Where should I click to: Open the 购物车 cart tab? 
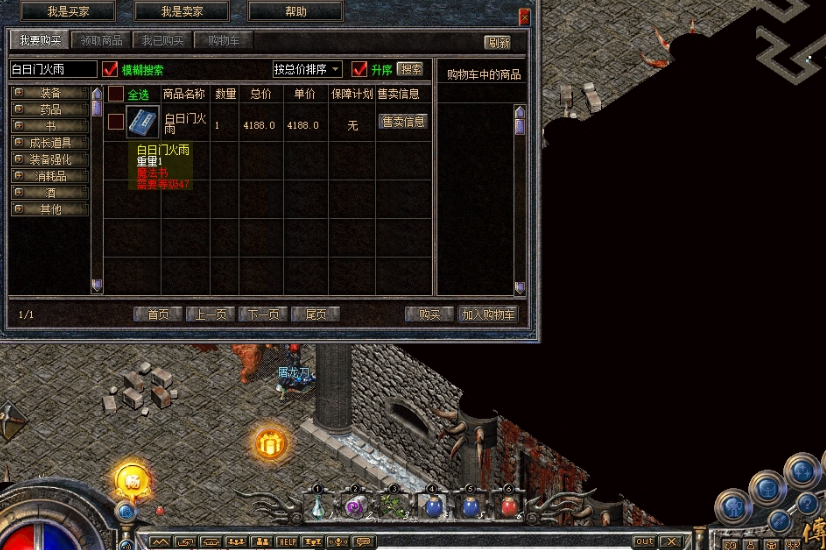coord(223,41)
